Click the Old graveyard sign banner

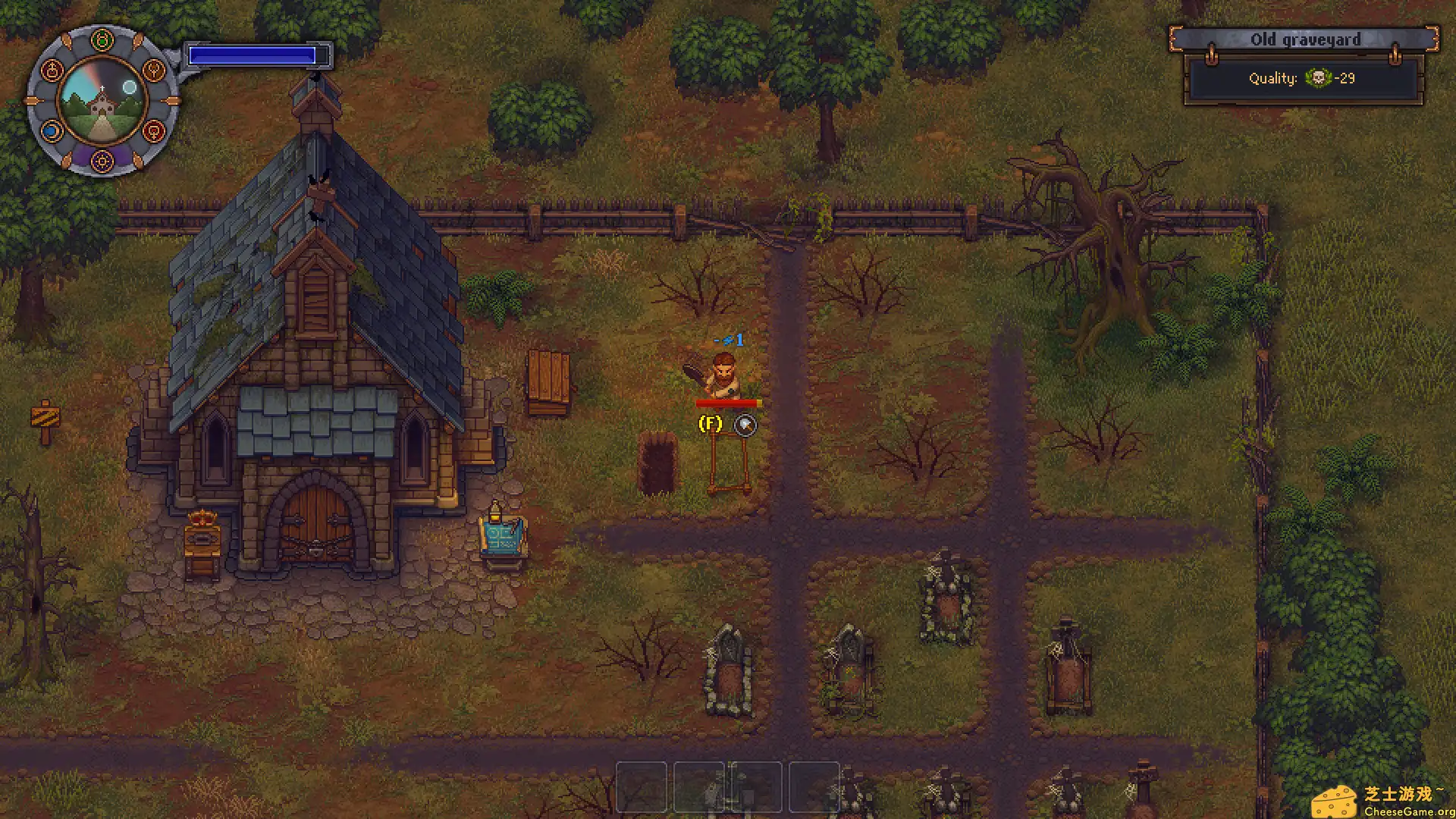pos(1306,39)
